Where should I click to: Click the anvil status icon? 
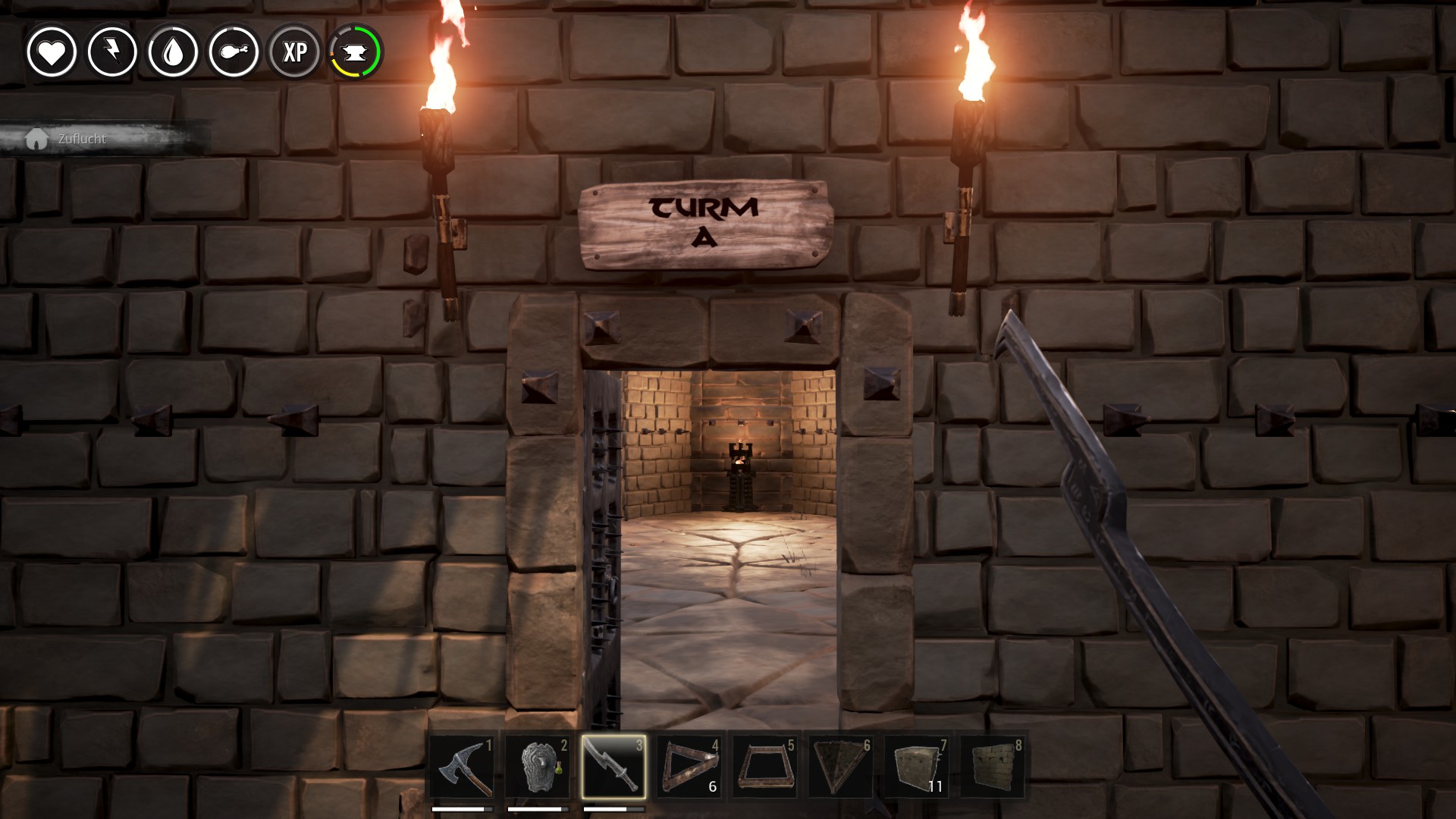[356, 52]
